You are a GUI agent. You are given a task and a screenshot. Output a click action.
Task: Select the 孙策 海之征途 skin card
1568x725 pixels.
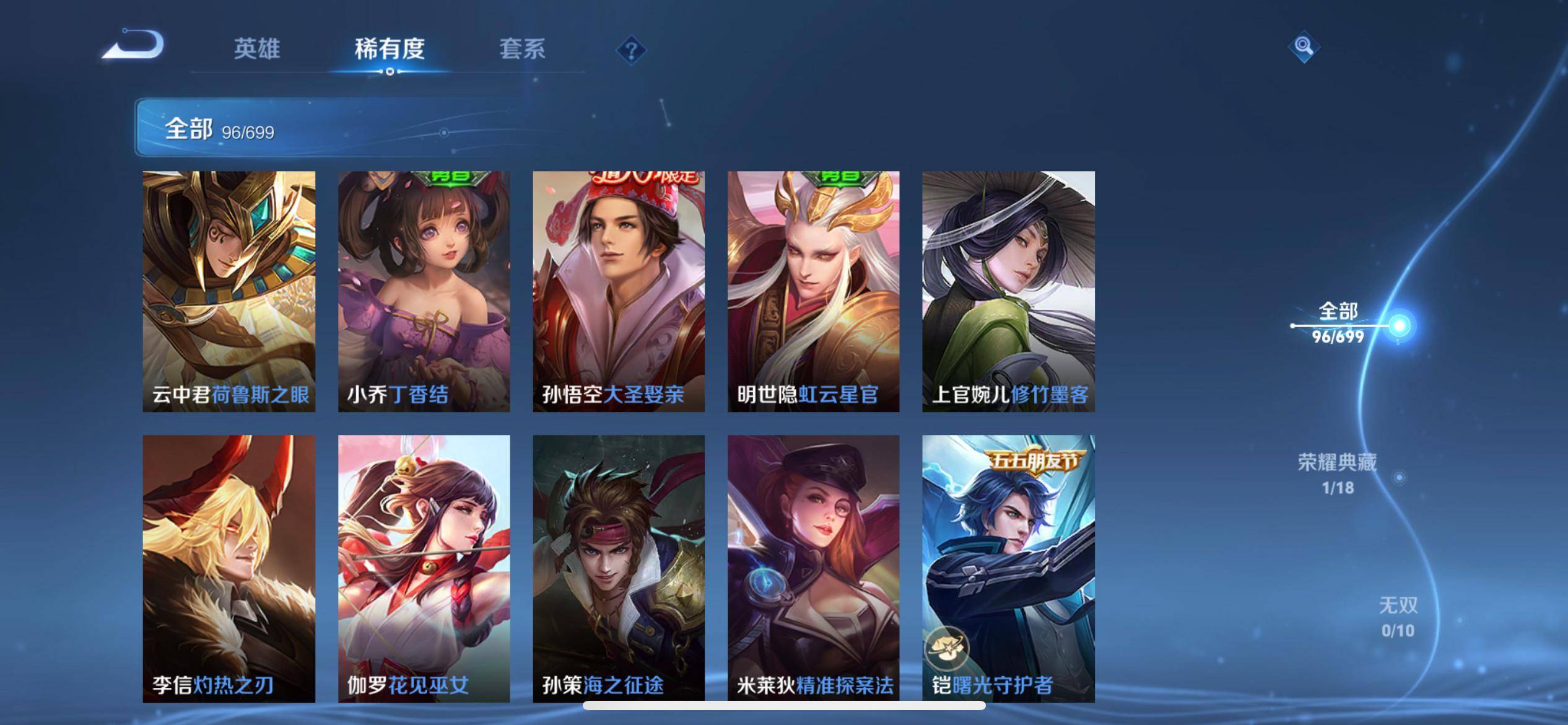tap(619, 568)
